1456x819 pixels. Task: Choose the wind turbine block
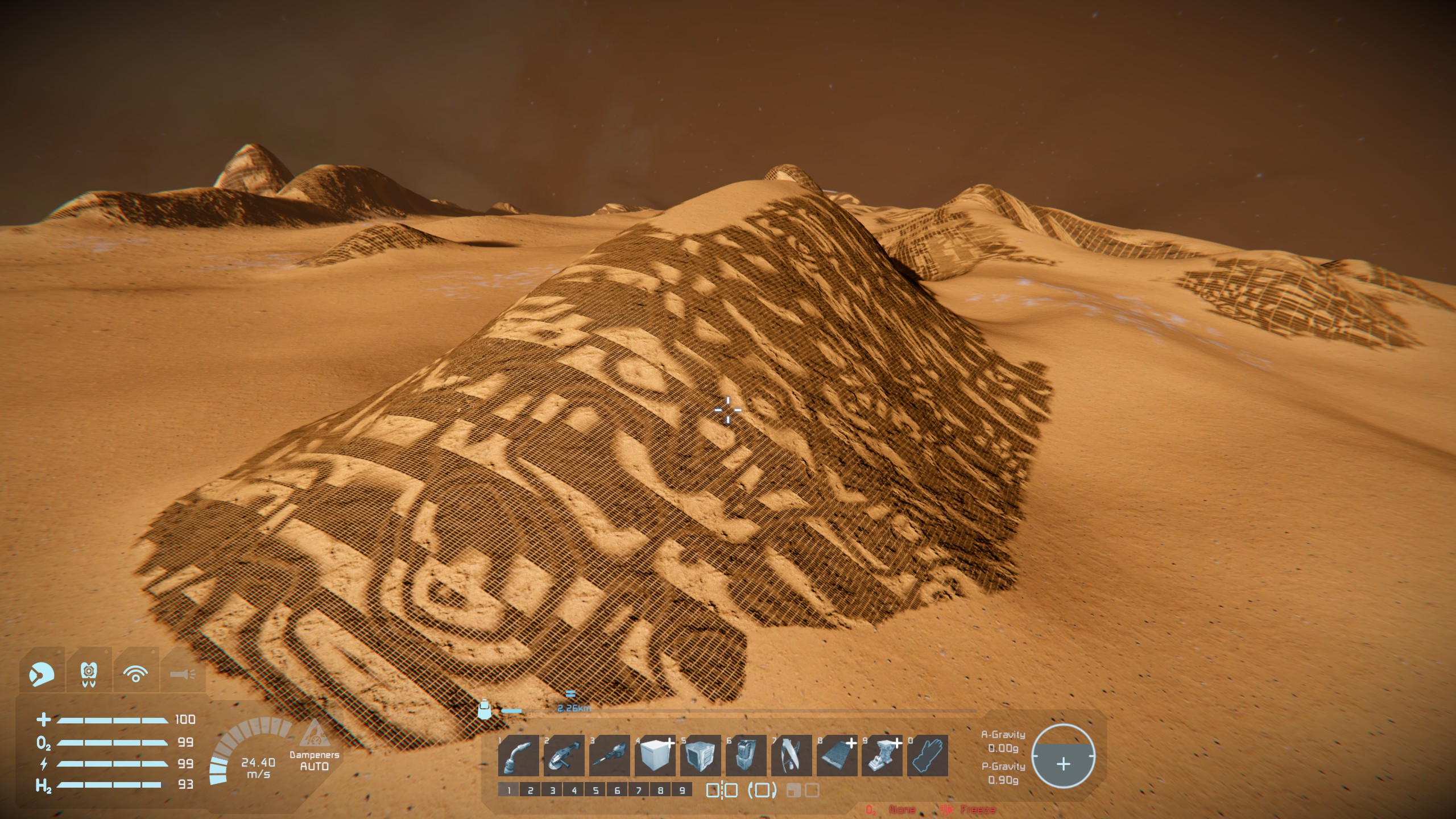click(x=791, y=756)
